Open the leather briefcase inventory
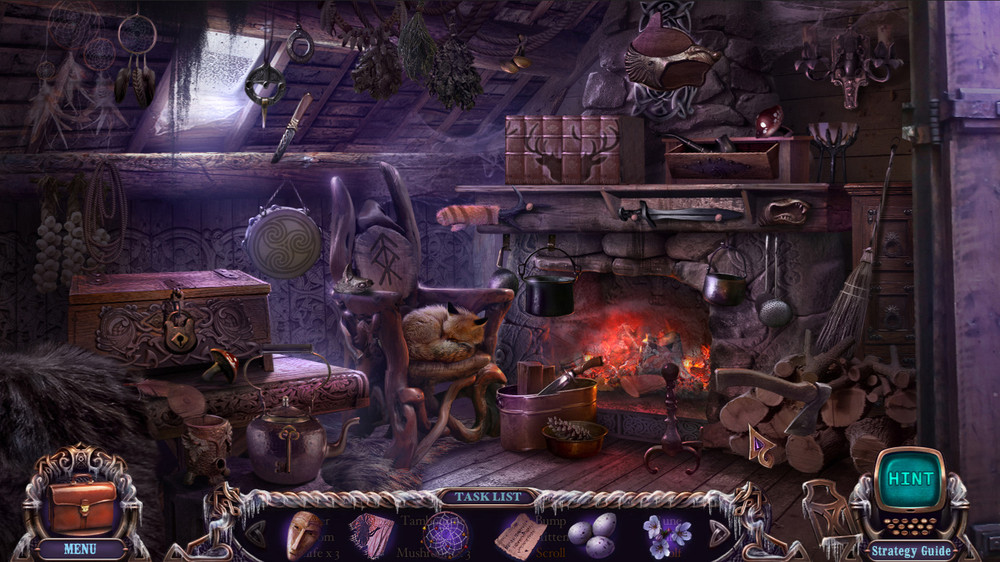Viewport: 1000px width, 562px height. tap(83, 506)
